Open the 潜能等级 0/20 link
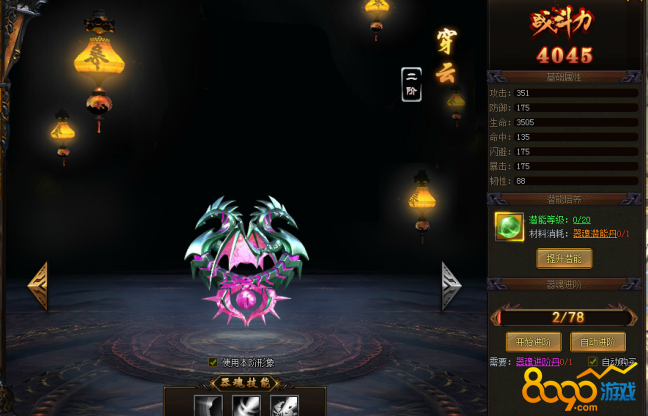648x416 pixels. pos(580,220)
